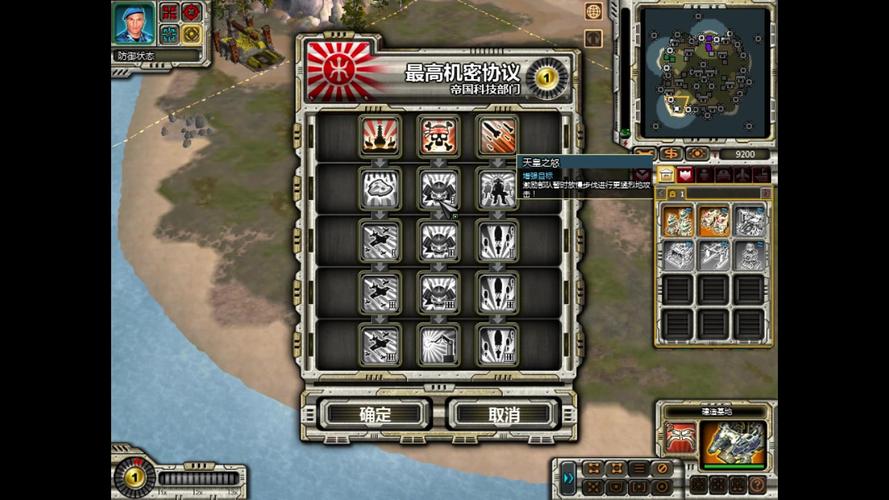Select the commander portrait in the corner
889x500 pixels.
coord(133,24)
